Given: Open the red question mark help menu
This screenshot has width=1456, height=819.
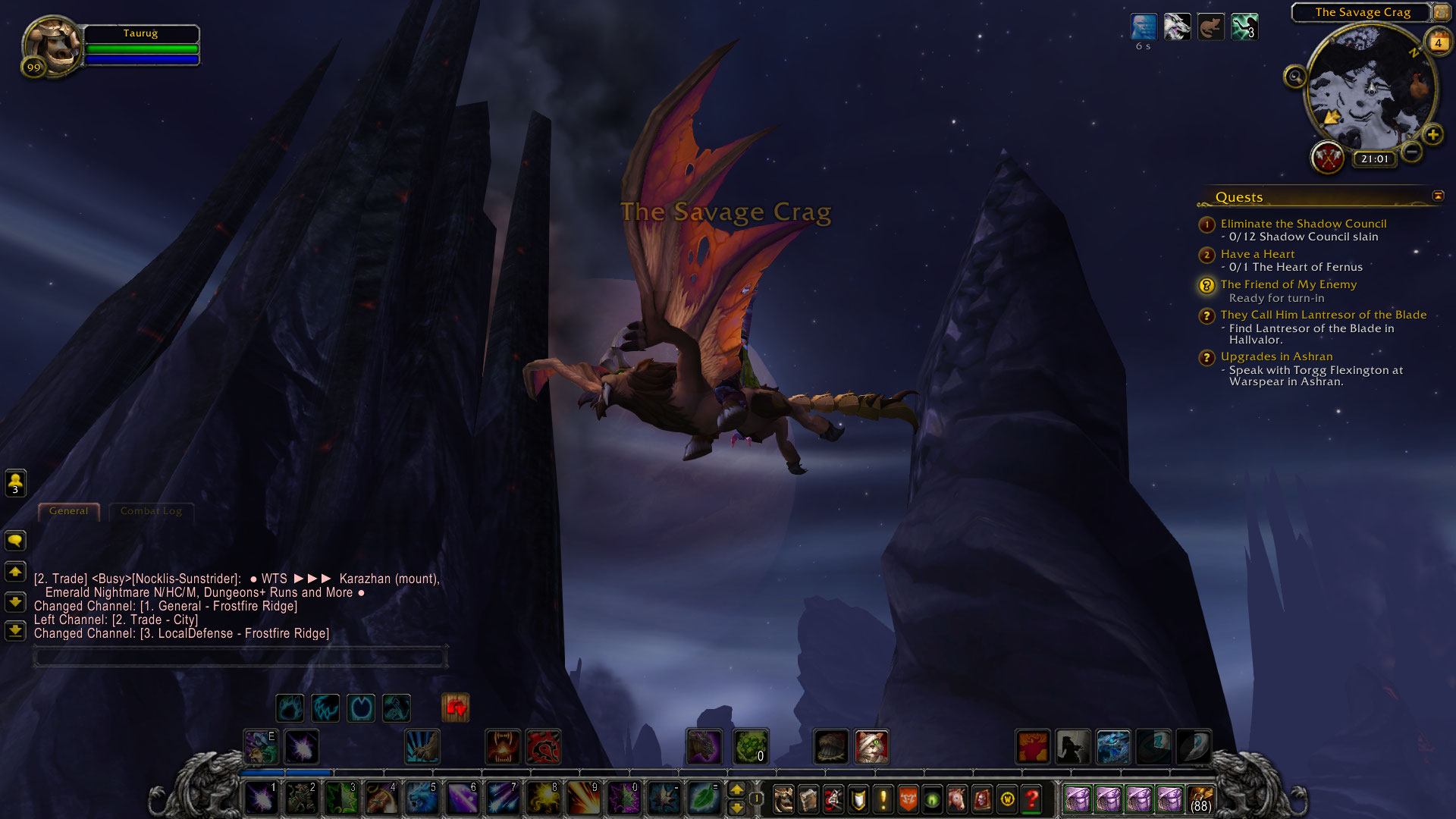Looking at the screenshot, I should coord(1032,799).
